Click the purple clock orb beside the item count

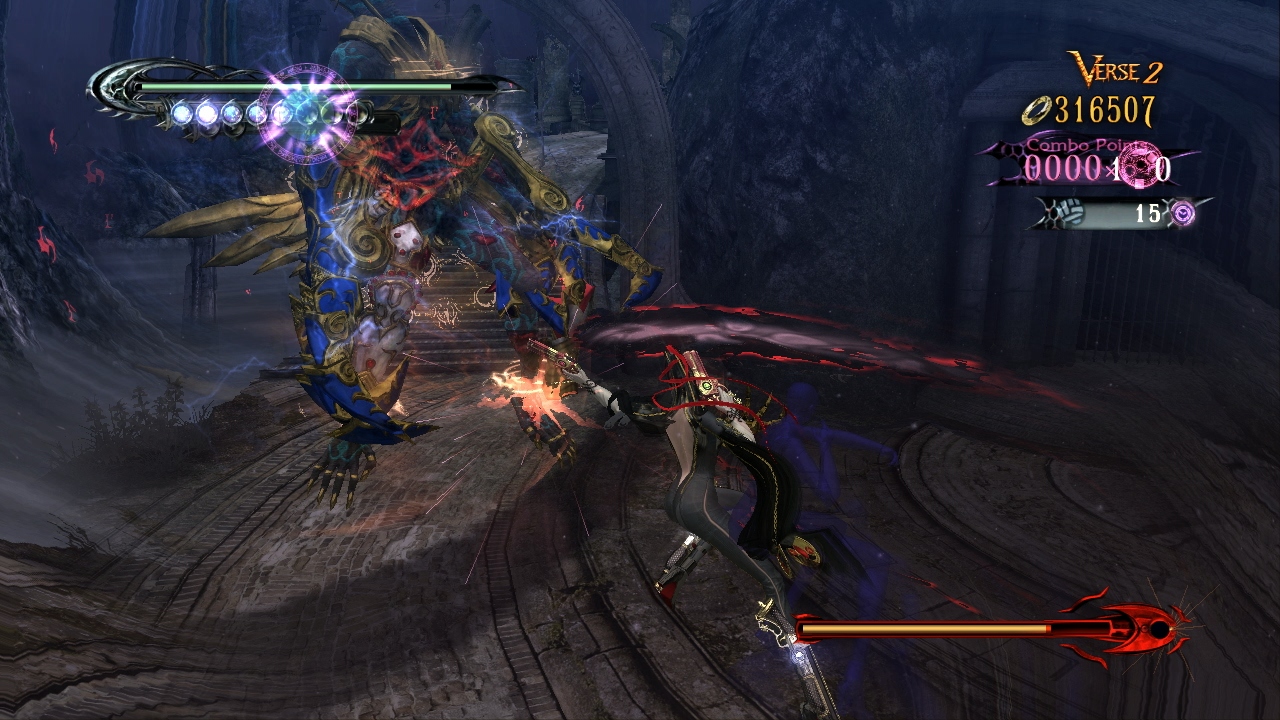tap(1183, 211)
